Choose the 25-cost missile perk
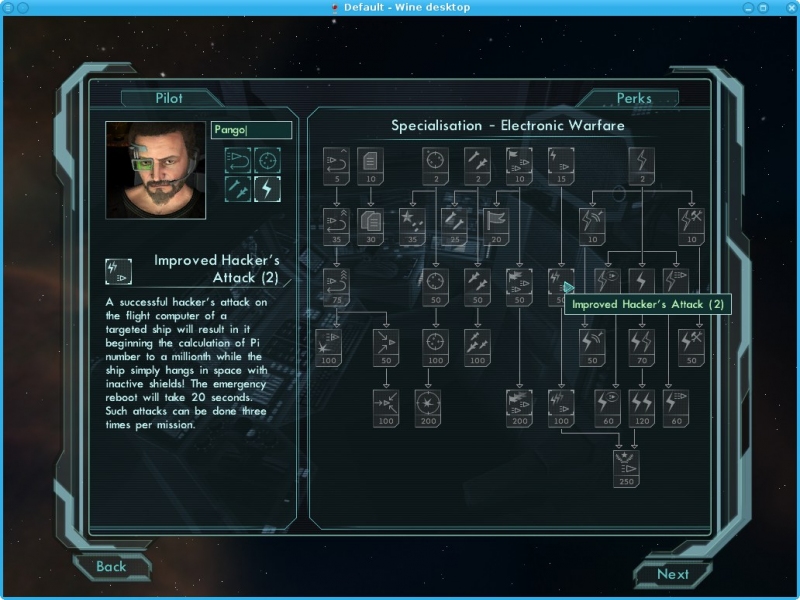The width and height of the screenshot is (800, 600). point(454,226)
